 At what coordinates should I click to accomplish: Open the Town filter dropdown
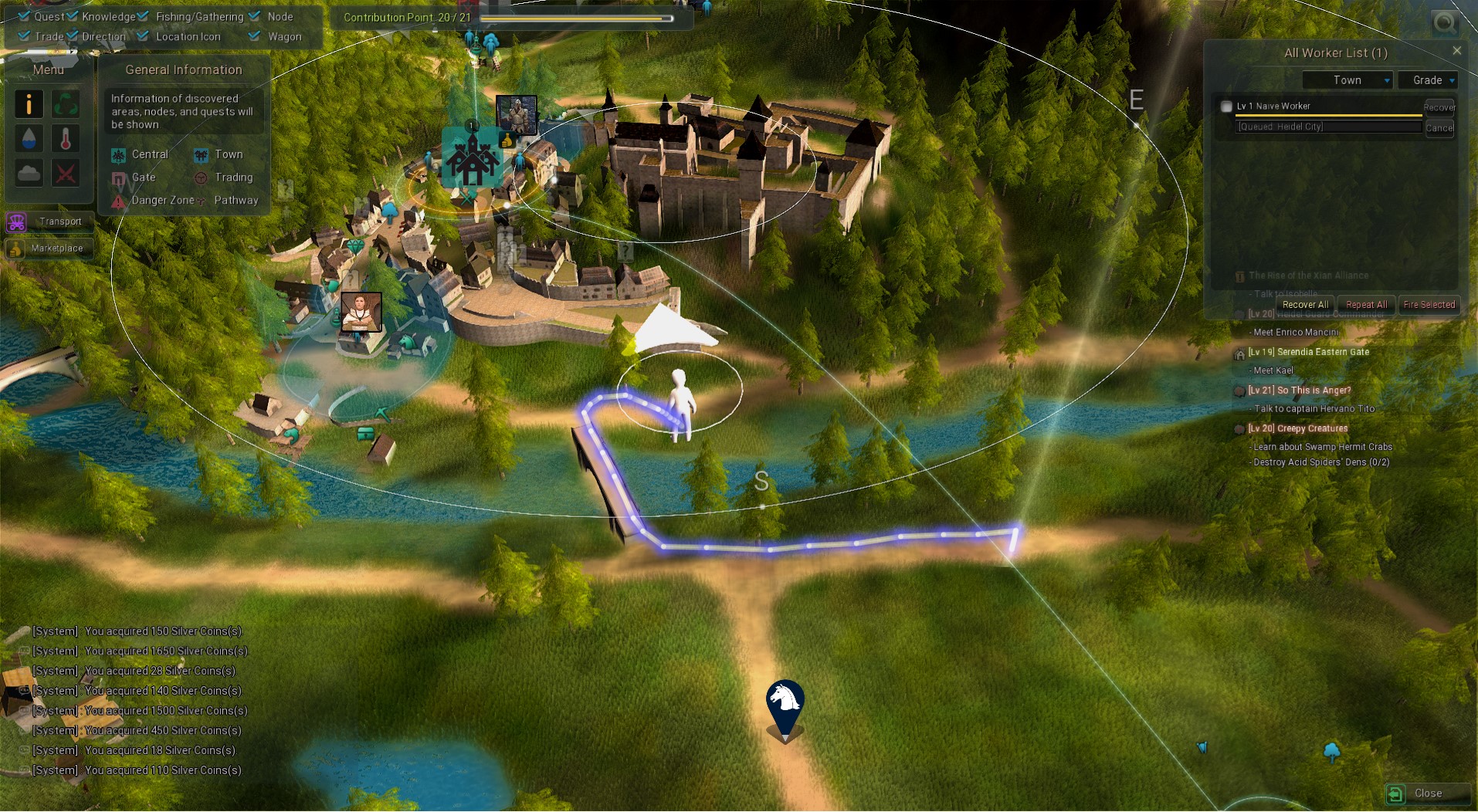tap(1347, 80)
